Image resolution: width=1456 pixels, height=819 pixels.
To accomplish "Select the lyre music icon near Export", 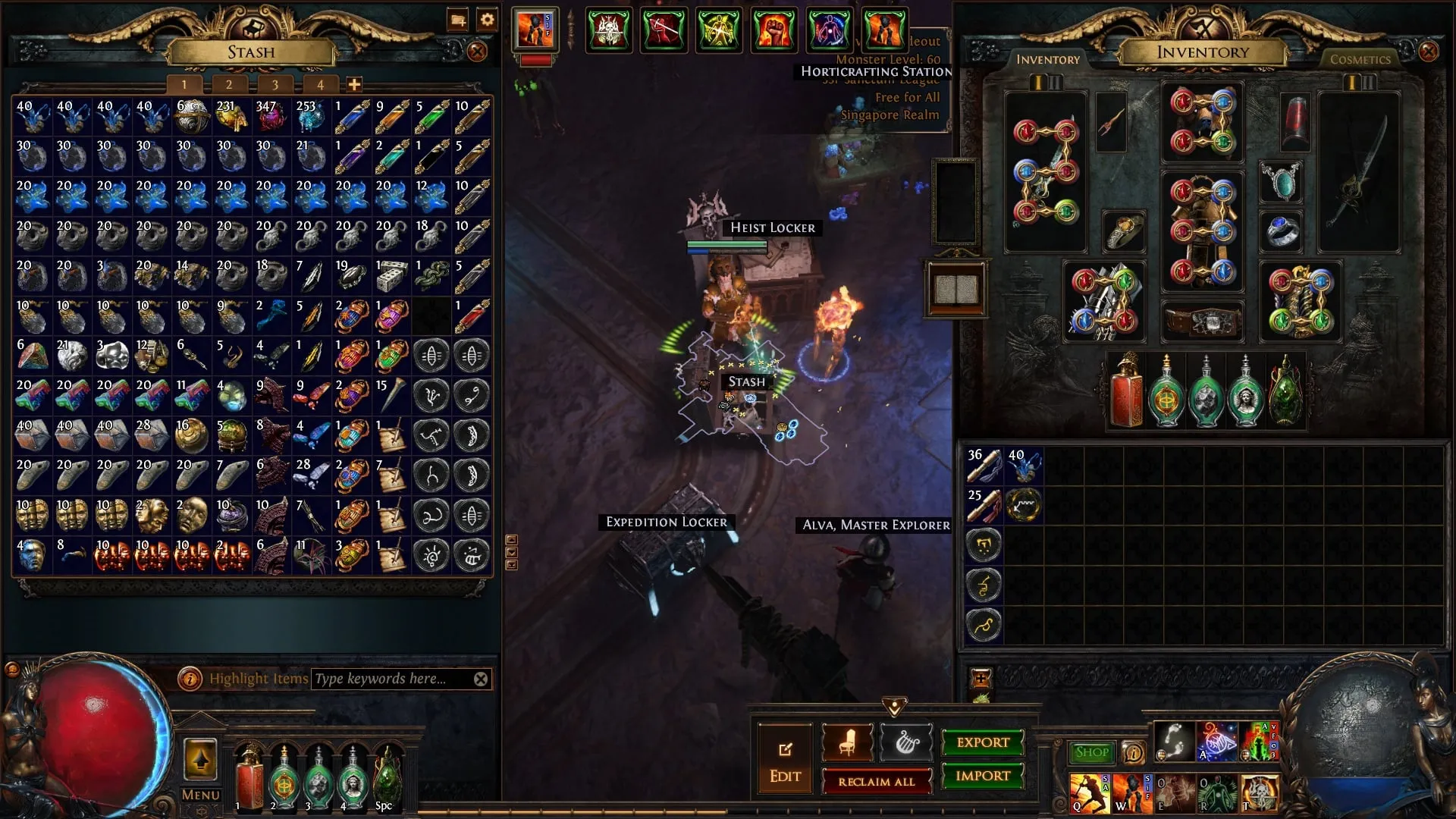I will coord(907,742).
